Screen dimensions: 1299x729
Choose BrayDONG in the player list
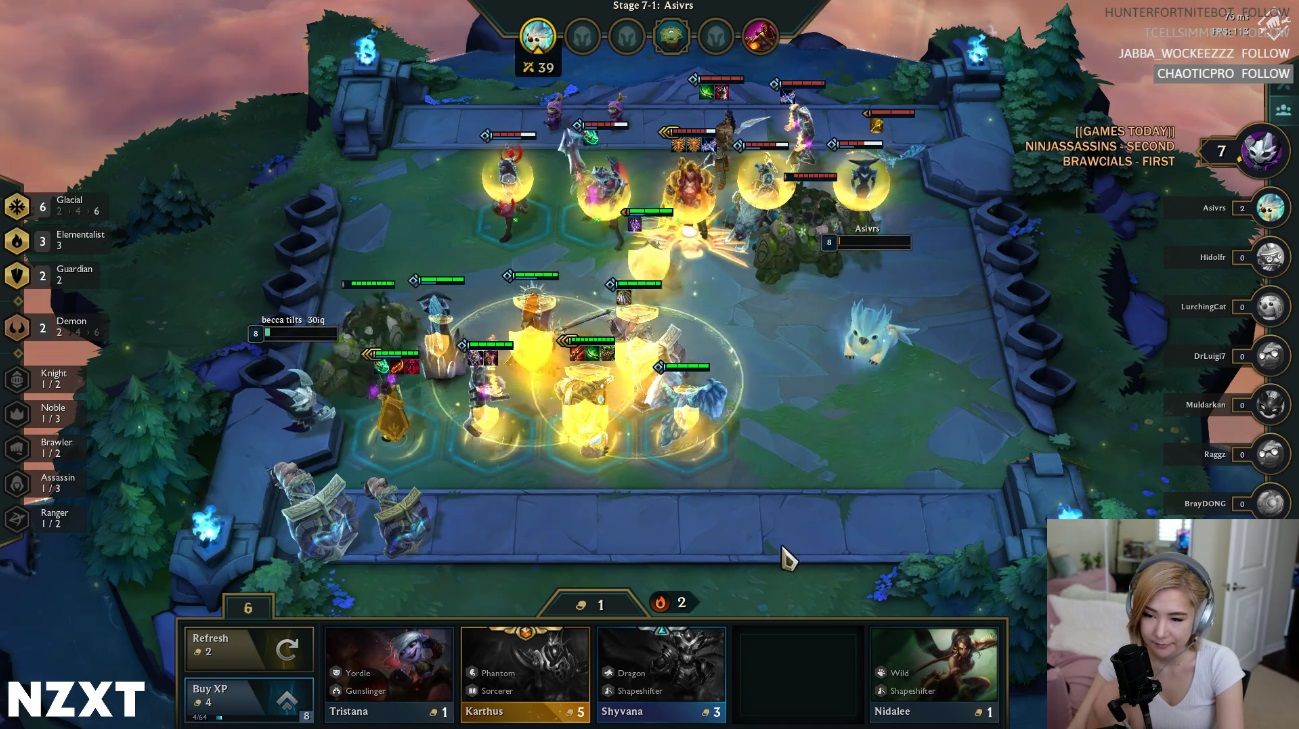point(1270,503)
